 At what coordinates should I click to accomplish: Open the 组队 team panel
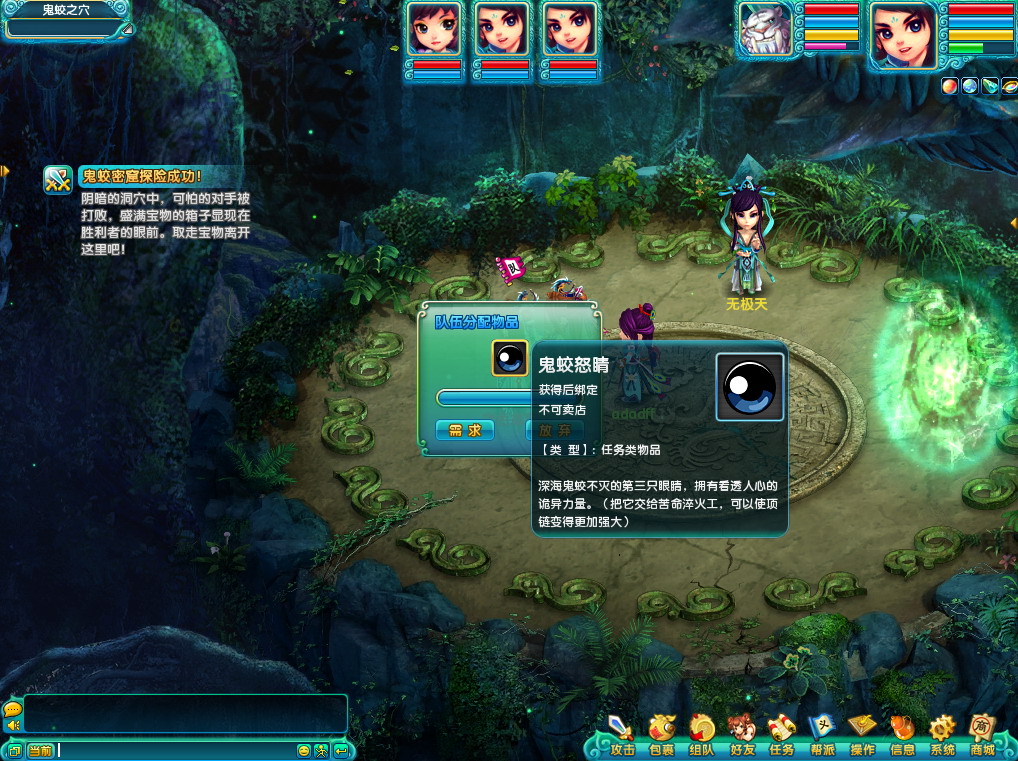[702, 736]
